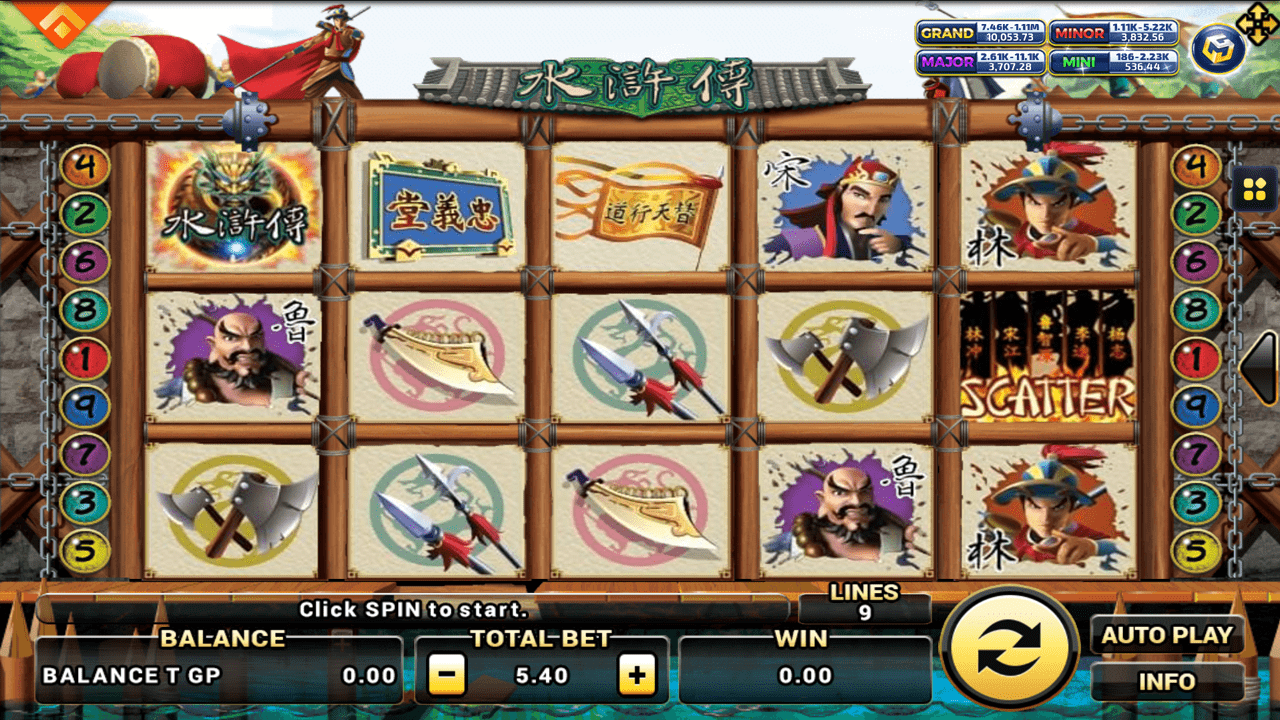Click the BALANCE amount field
This screenshot has height=720, width=1280.
point(218,674)
